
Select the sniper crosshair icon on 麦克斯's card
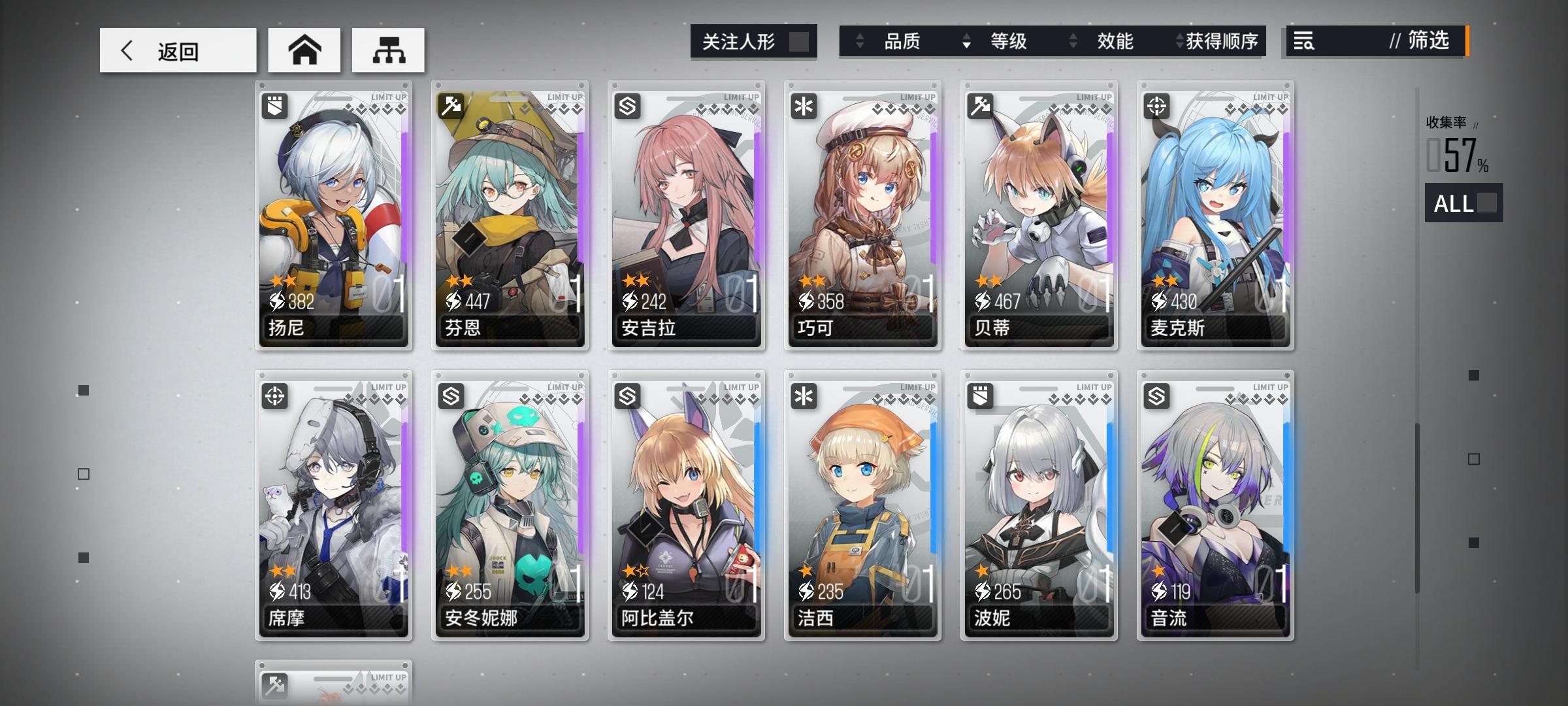pyautogui.click(x=1158, y=105)
